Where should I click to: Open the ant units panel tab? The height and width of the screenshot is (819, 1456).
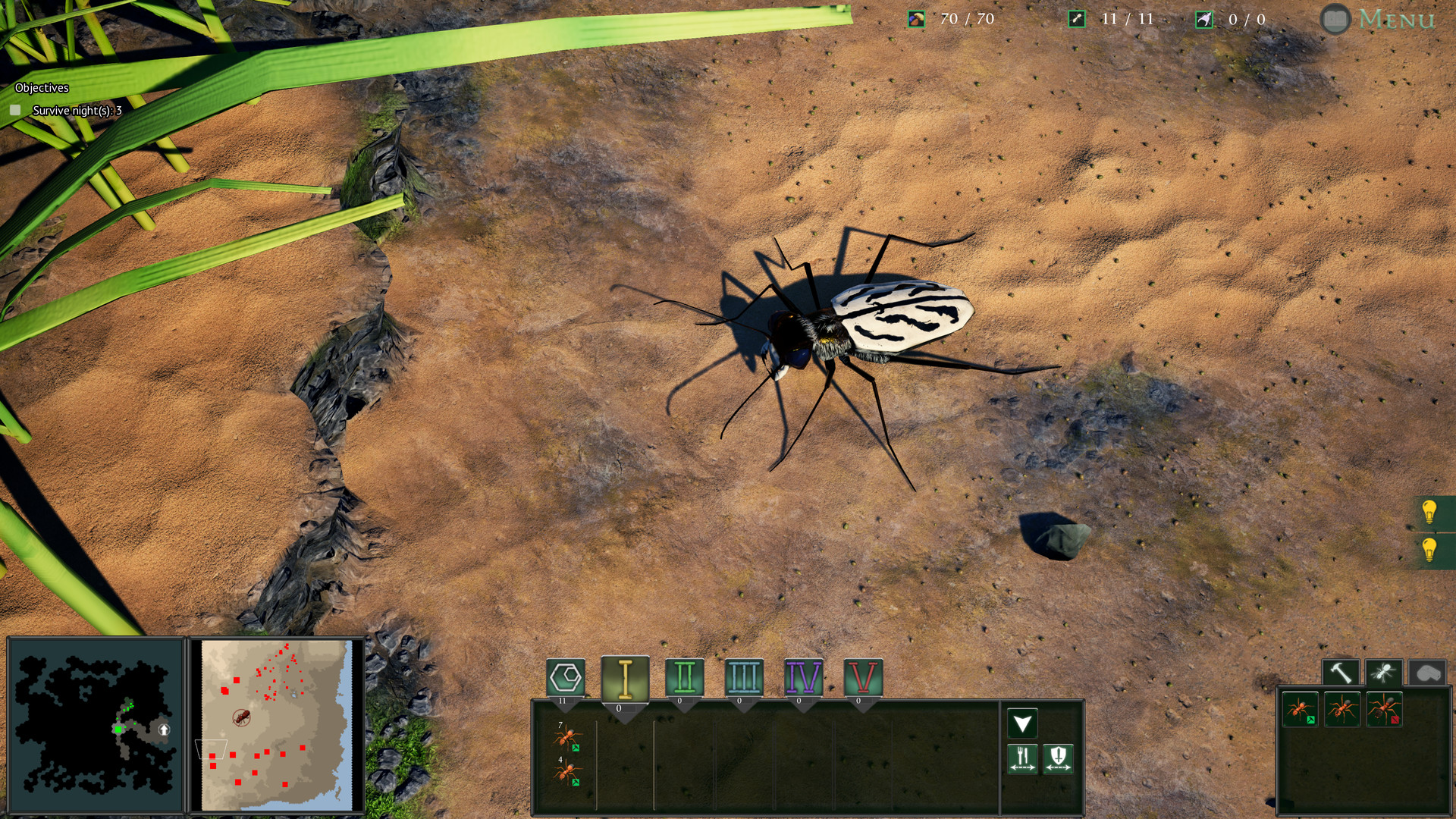(x=1385, y=671)
